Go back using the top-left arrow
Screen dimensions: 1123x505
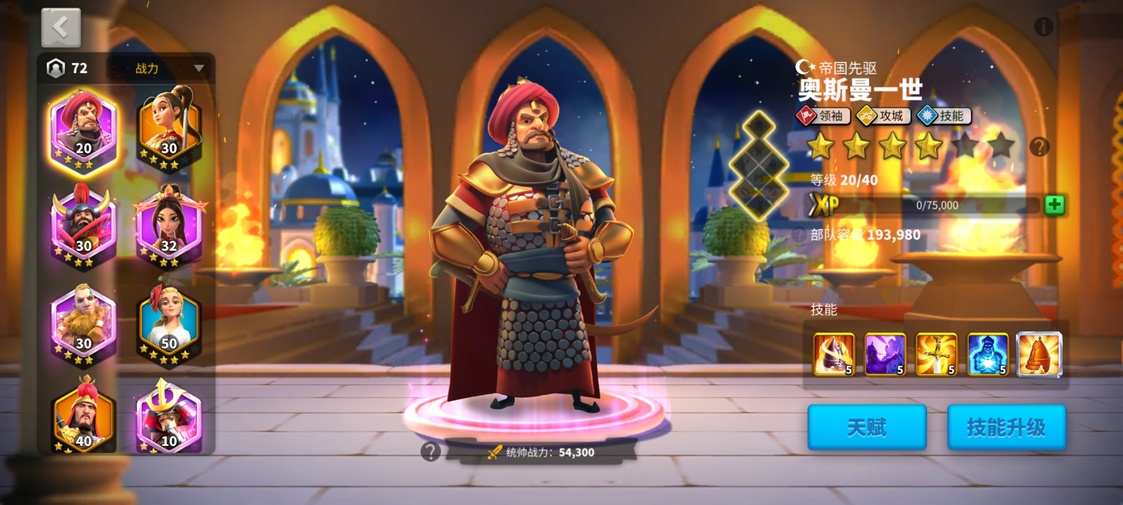coord(61,28)
